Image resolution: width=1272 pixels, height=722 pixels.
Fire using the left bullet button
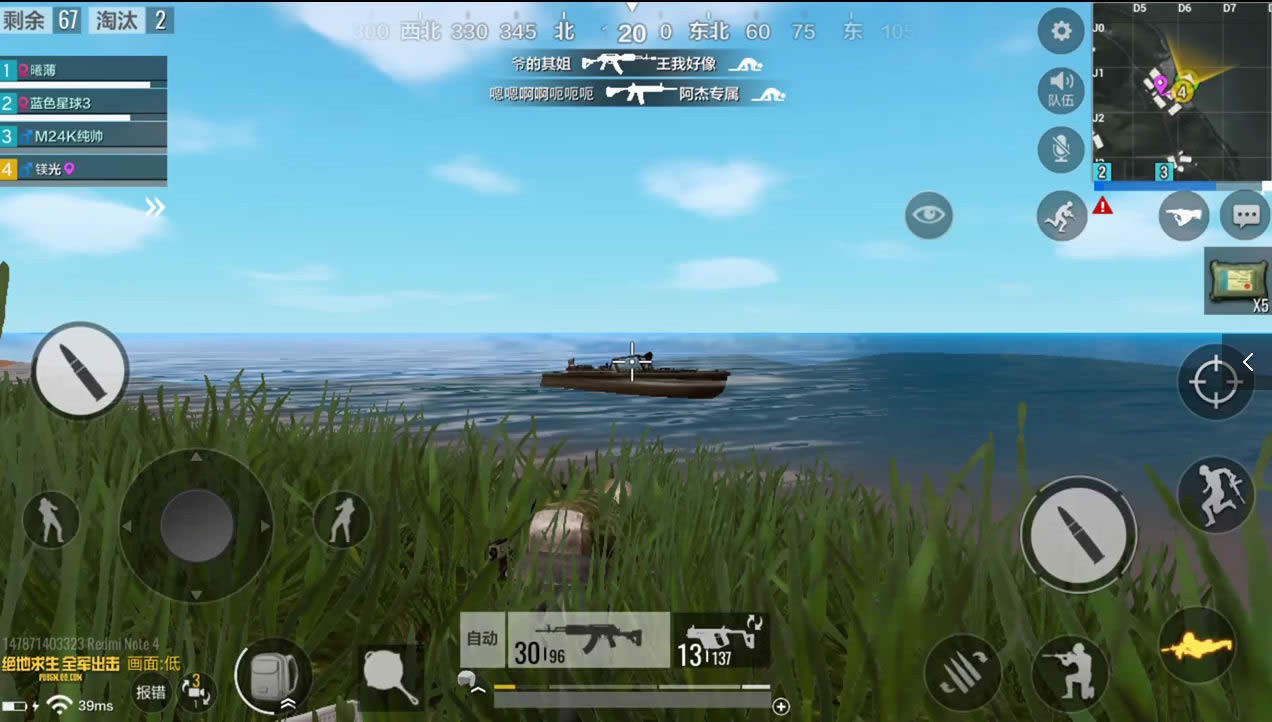[x=80, y=370]
